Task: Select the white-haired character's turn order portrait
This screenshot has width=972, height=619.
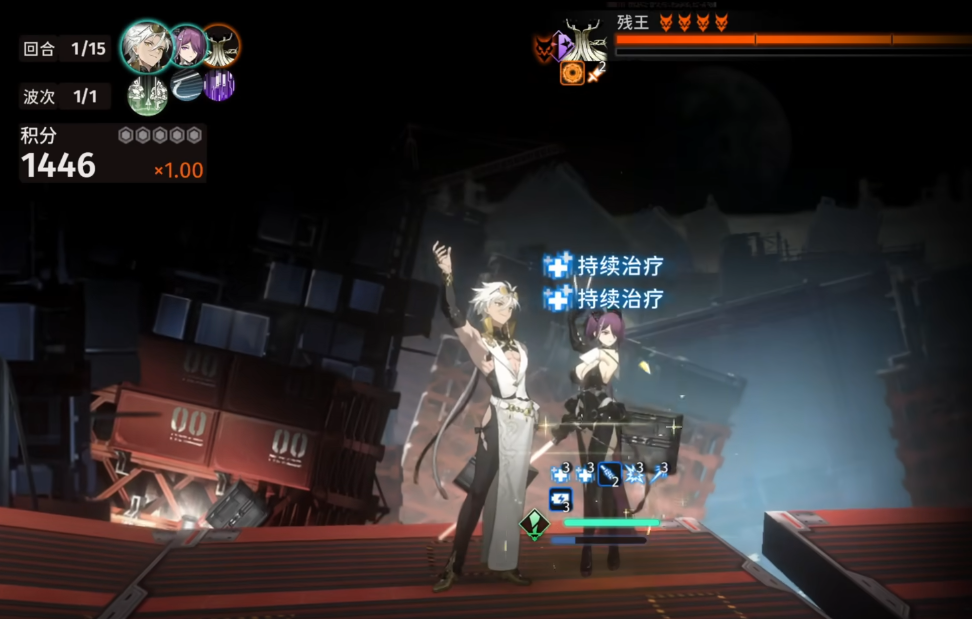Action: 147,46
